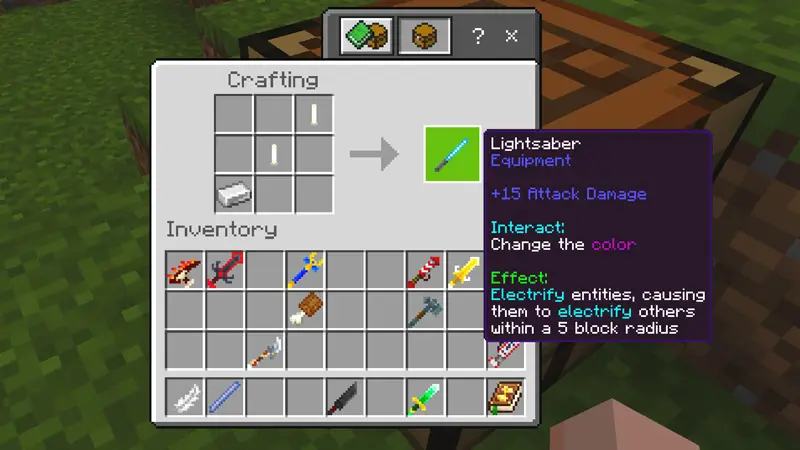This screenshot has width=800, height=450.
Task: Pick the gray stone hammer slot
Action: pos(424,309)
